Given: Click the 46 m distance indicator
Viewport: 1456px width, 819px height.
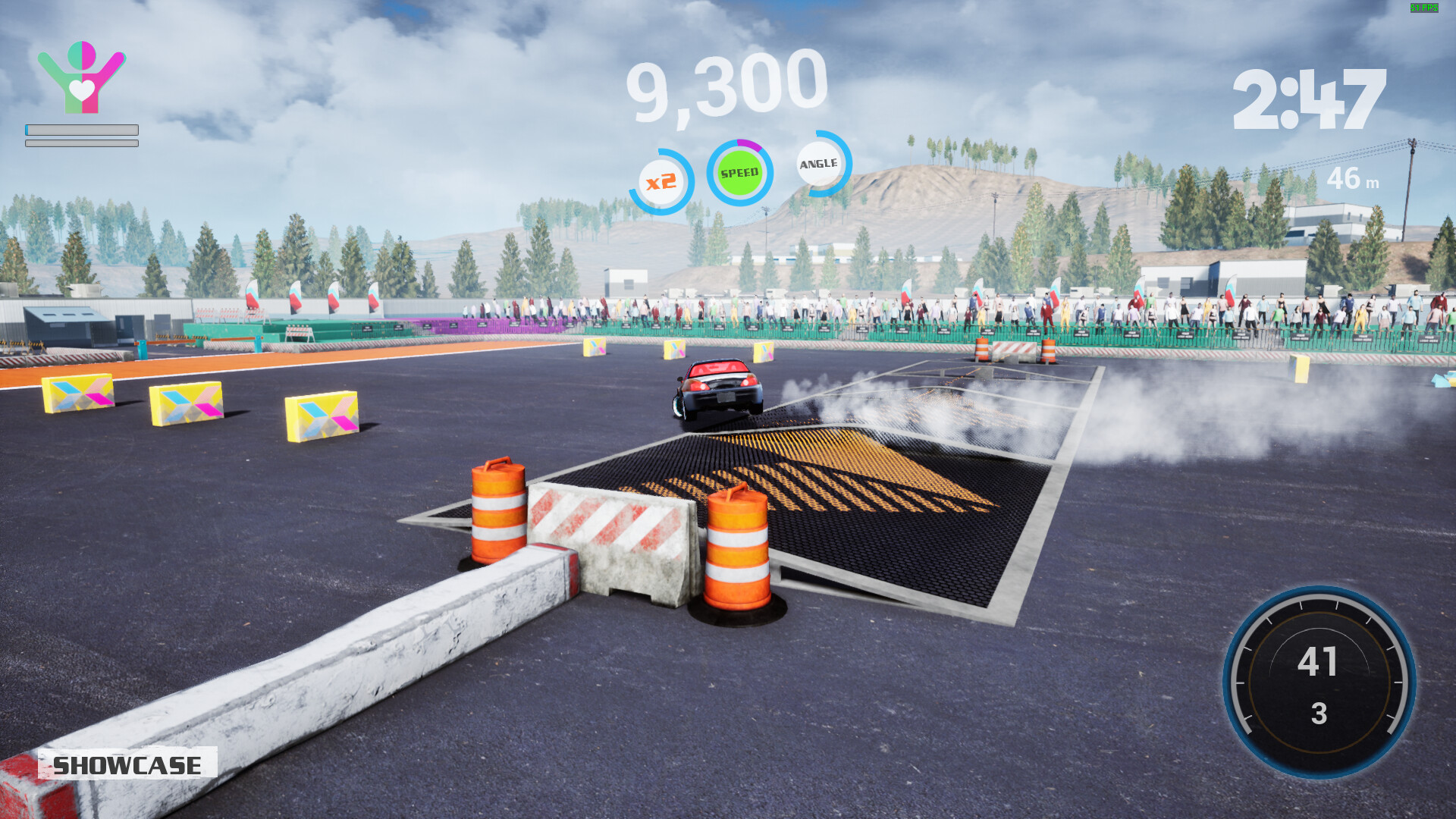Looking at the screenshot, I should tap(1354, 180).
